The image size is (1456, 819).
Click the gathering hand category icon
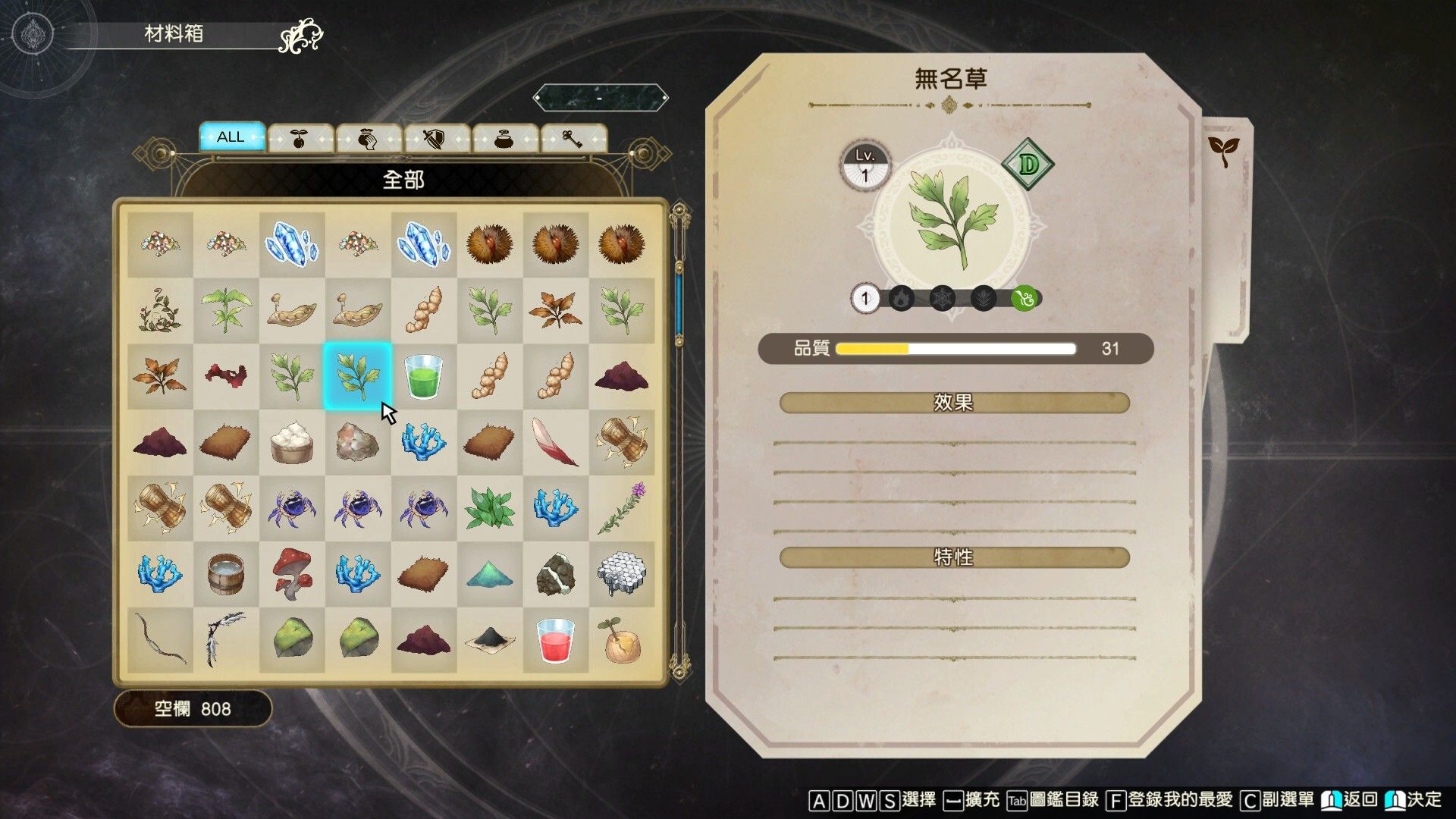[x=368, y=137]
